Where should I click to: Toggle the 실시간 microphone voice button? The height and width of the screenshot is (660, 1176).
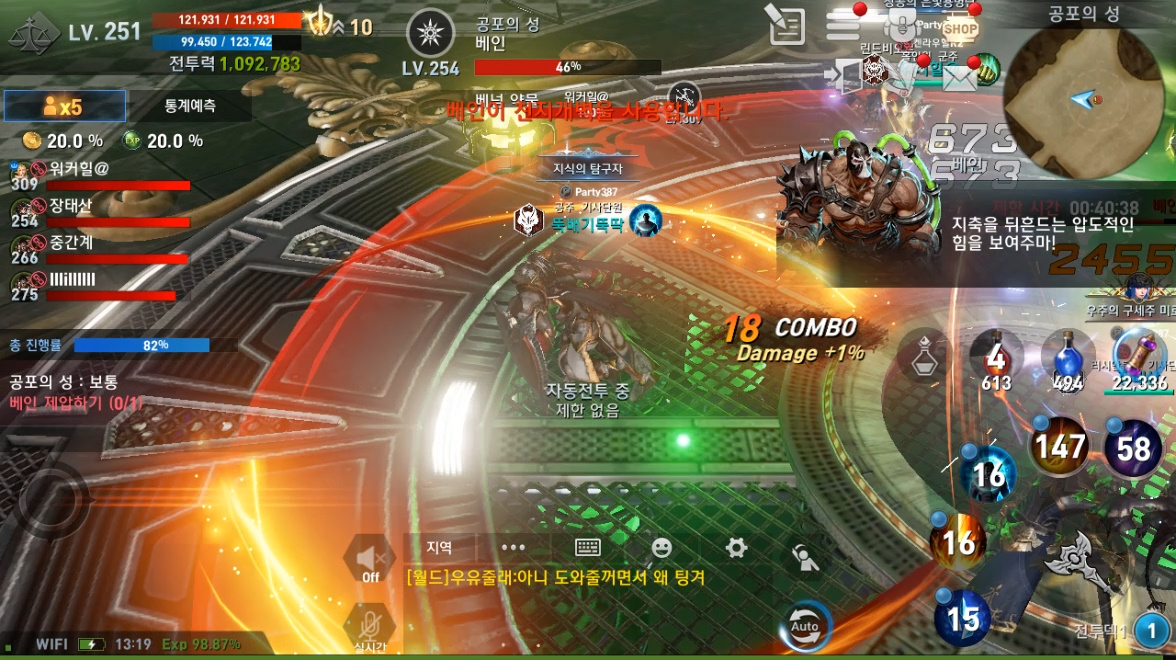pos(369,627)
